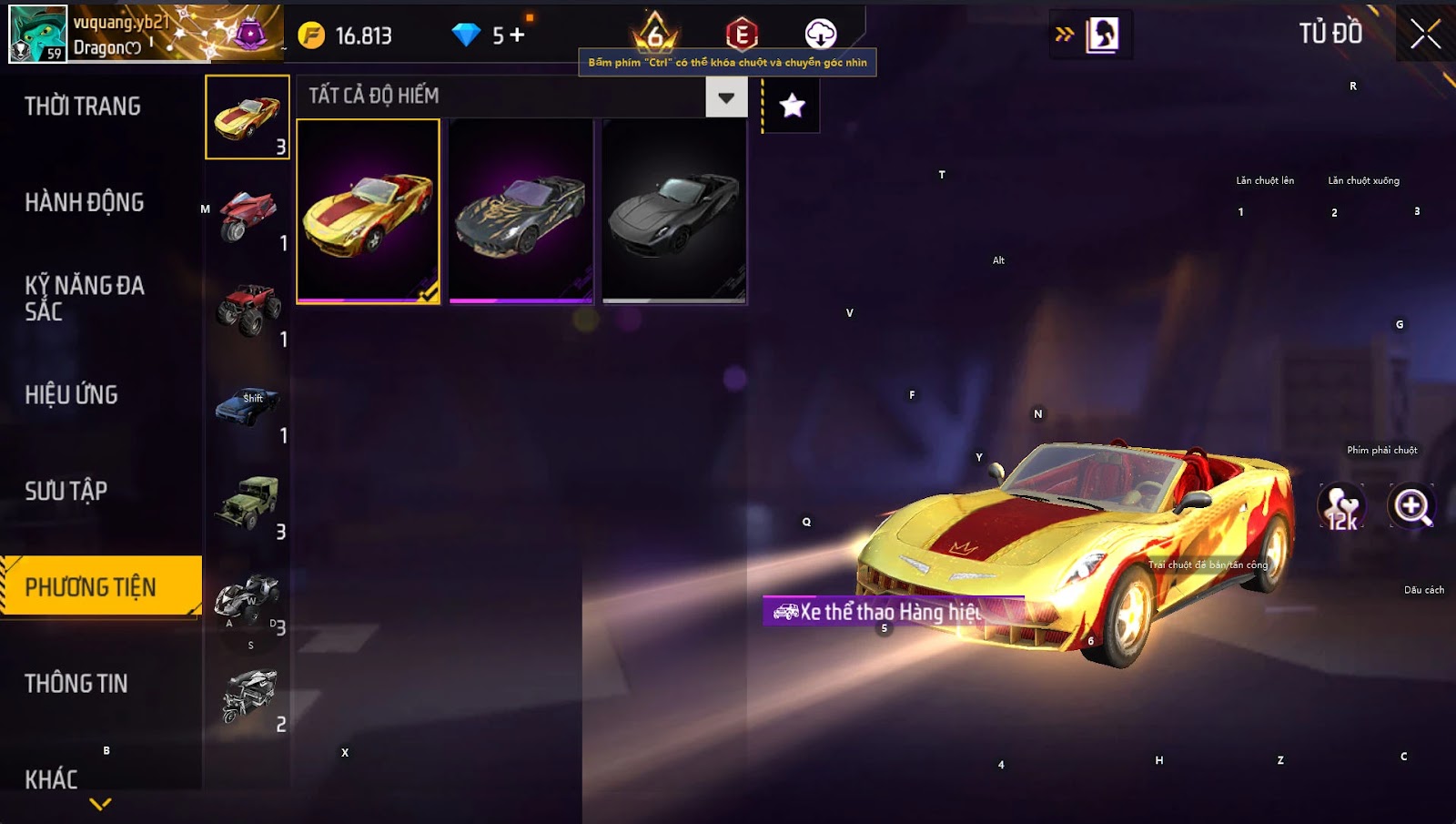Viewport: 1456px width, 824px height.
Task: Select the grey sports car with gold decals
Action: (521, 211)
